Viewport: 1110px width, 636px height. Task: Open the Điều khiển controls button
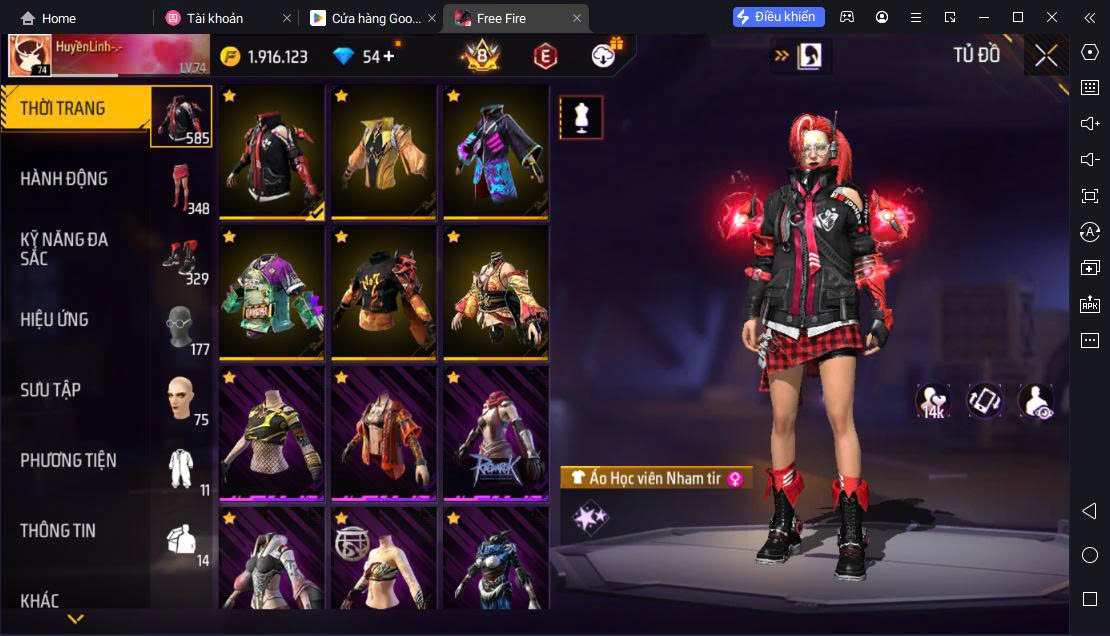click(779, 17)
